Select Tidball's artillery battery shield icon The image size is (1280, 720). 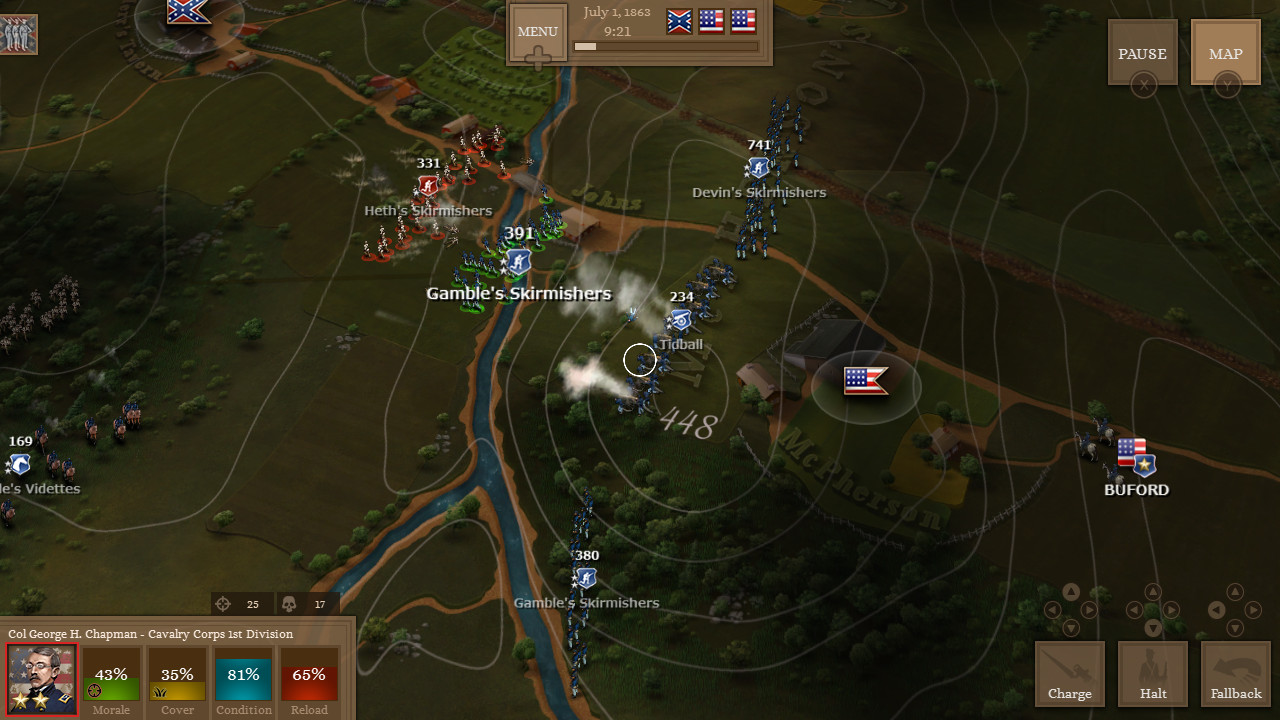click(x=680, y=321)
